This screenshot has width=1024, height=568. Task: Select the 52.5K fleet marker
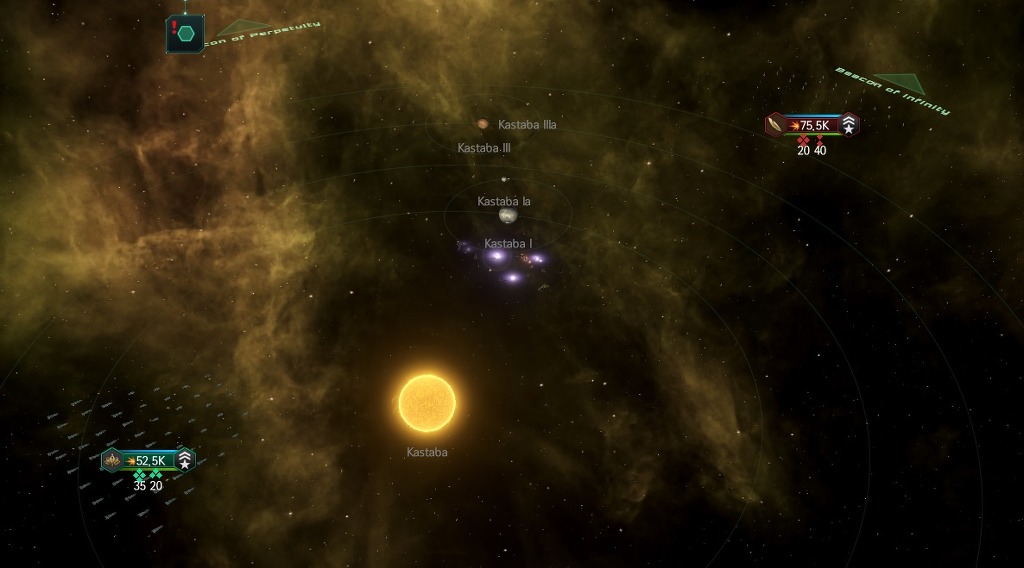tap(148, 461)
